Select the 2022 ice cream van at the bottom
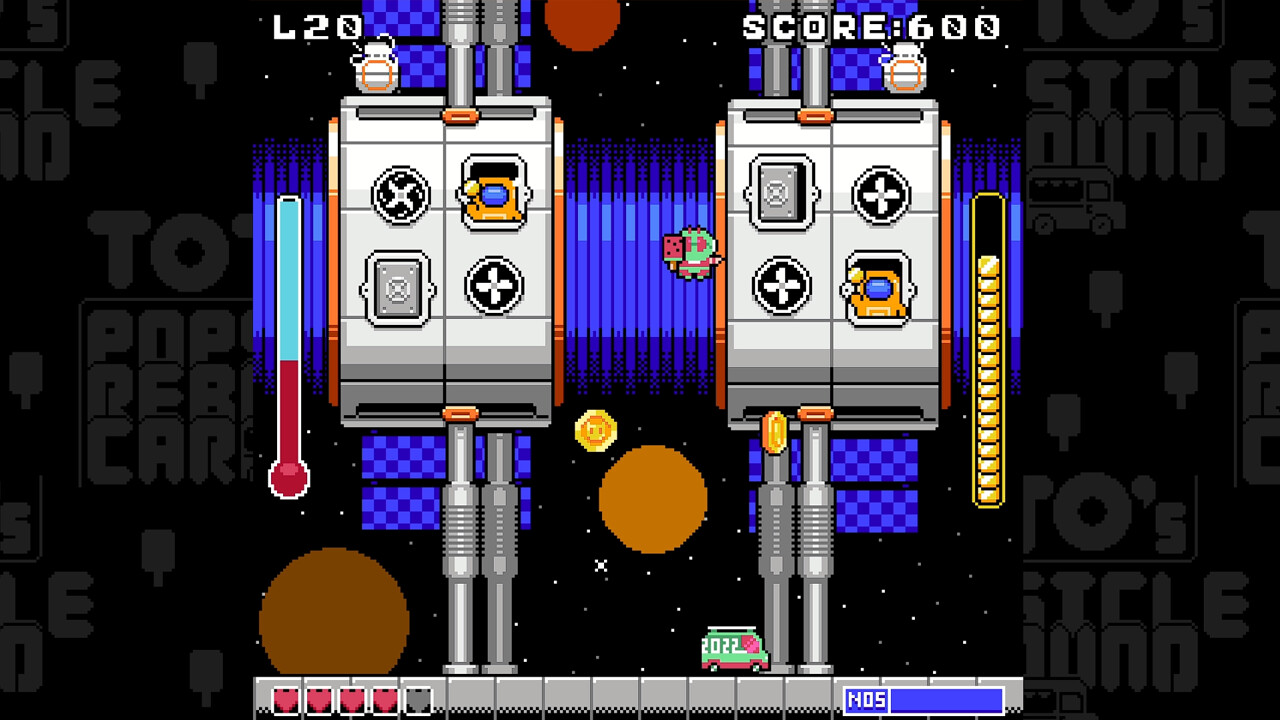 pos(733,648)
